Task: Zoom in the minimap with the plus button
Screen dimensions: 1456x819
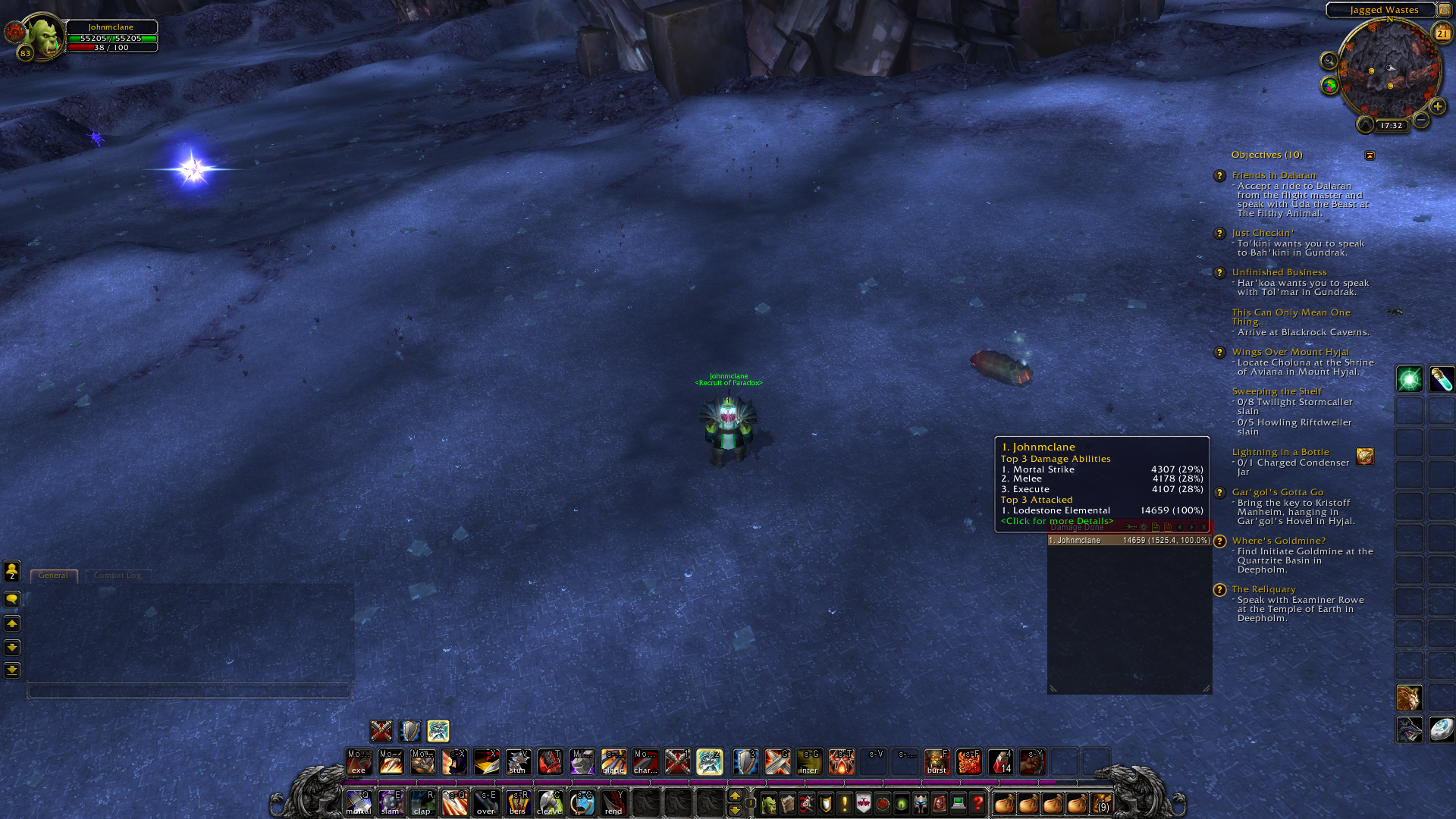Action: tap(1437, 106)
